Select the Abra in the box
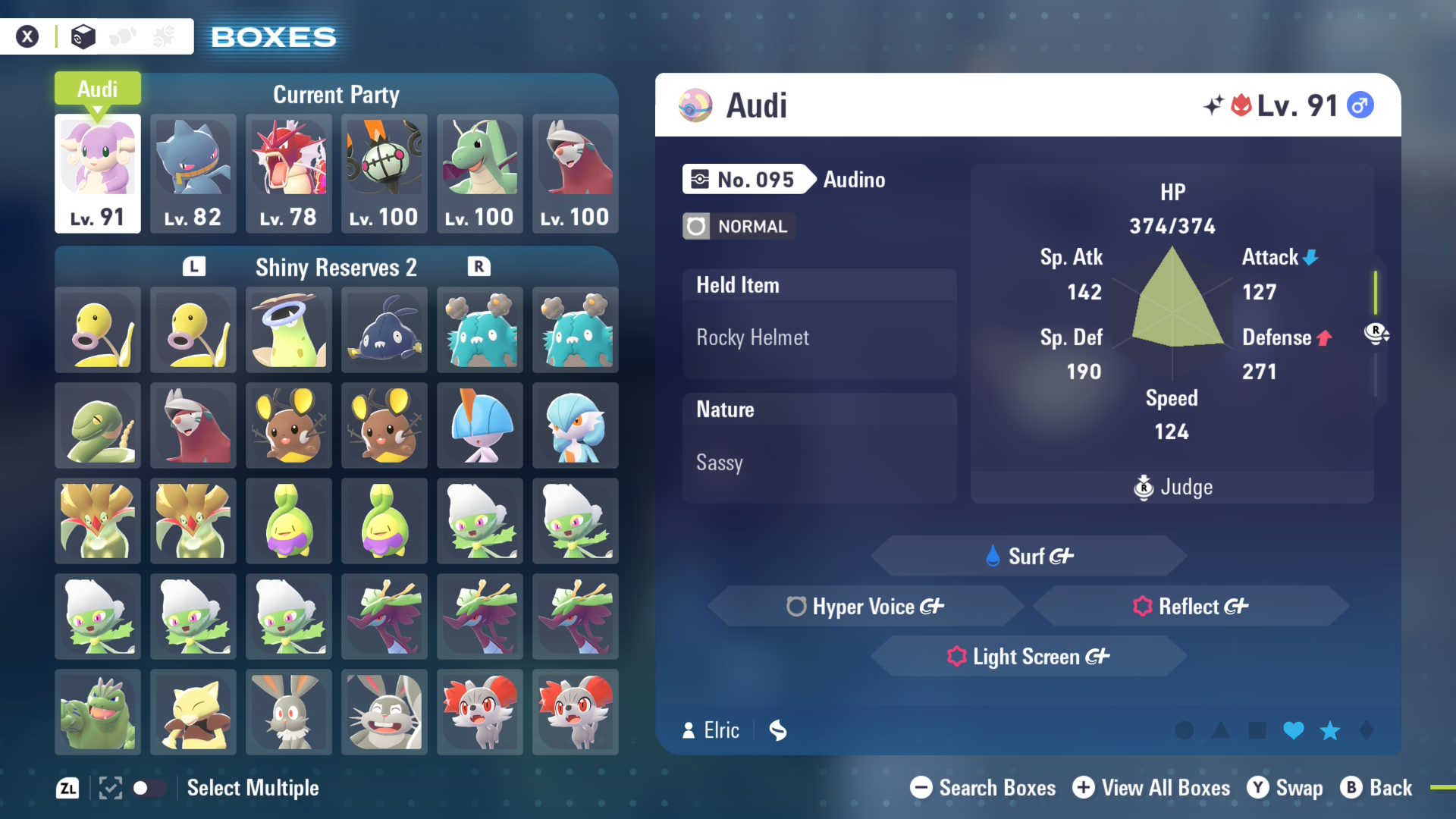The image size is (1456, 819). pos(193,712)
